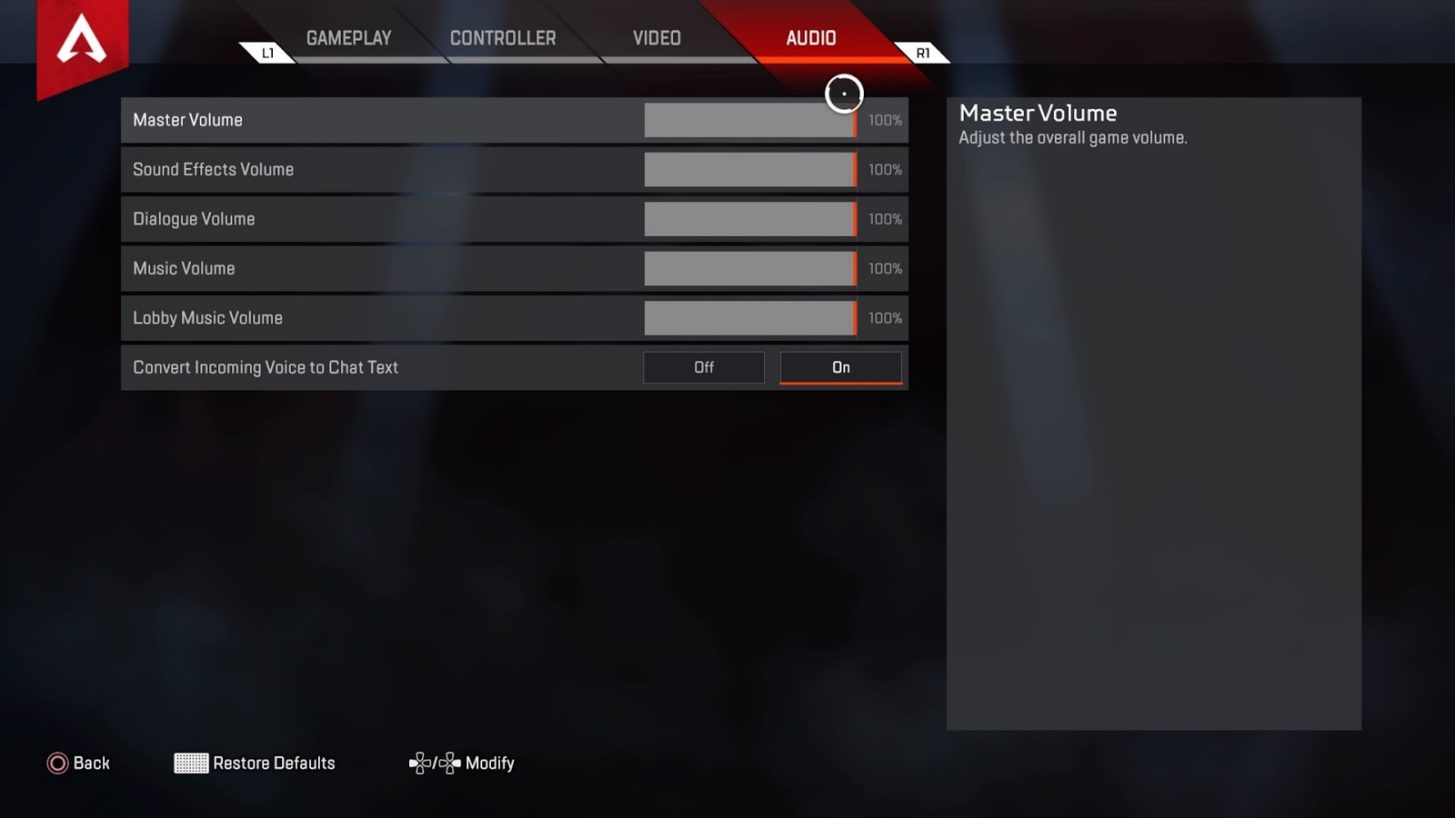Click the Lobby Music Volume slider
1455x818 pixels.
coord(750,317)
